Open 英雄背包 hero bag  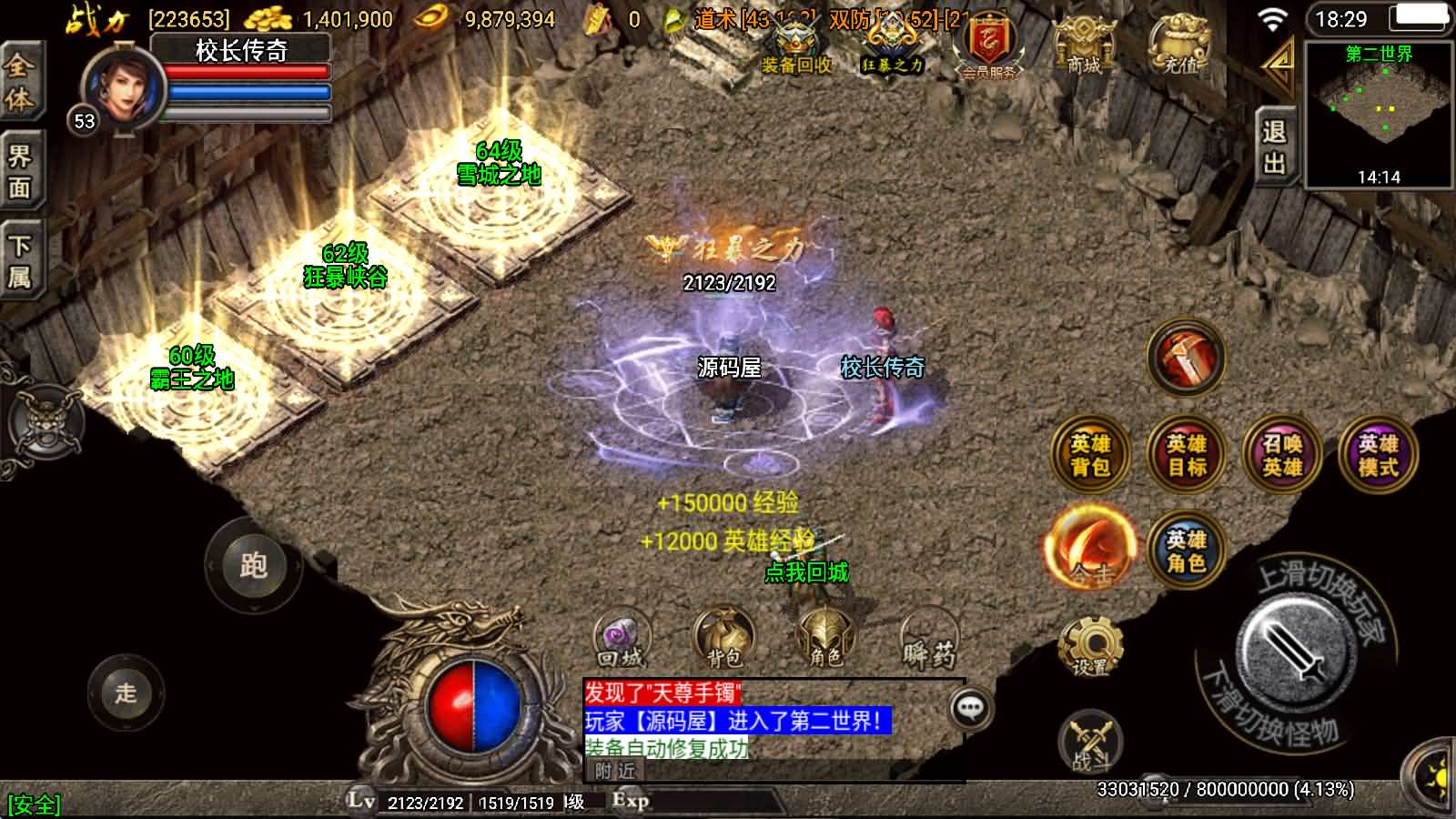pyautogui.click(x=1090, y=455)
